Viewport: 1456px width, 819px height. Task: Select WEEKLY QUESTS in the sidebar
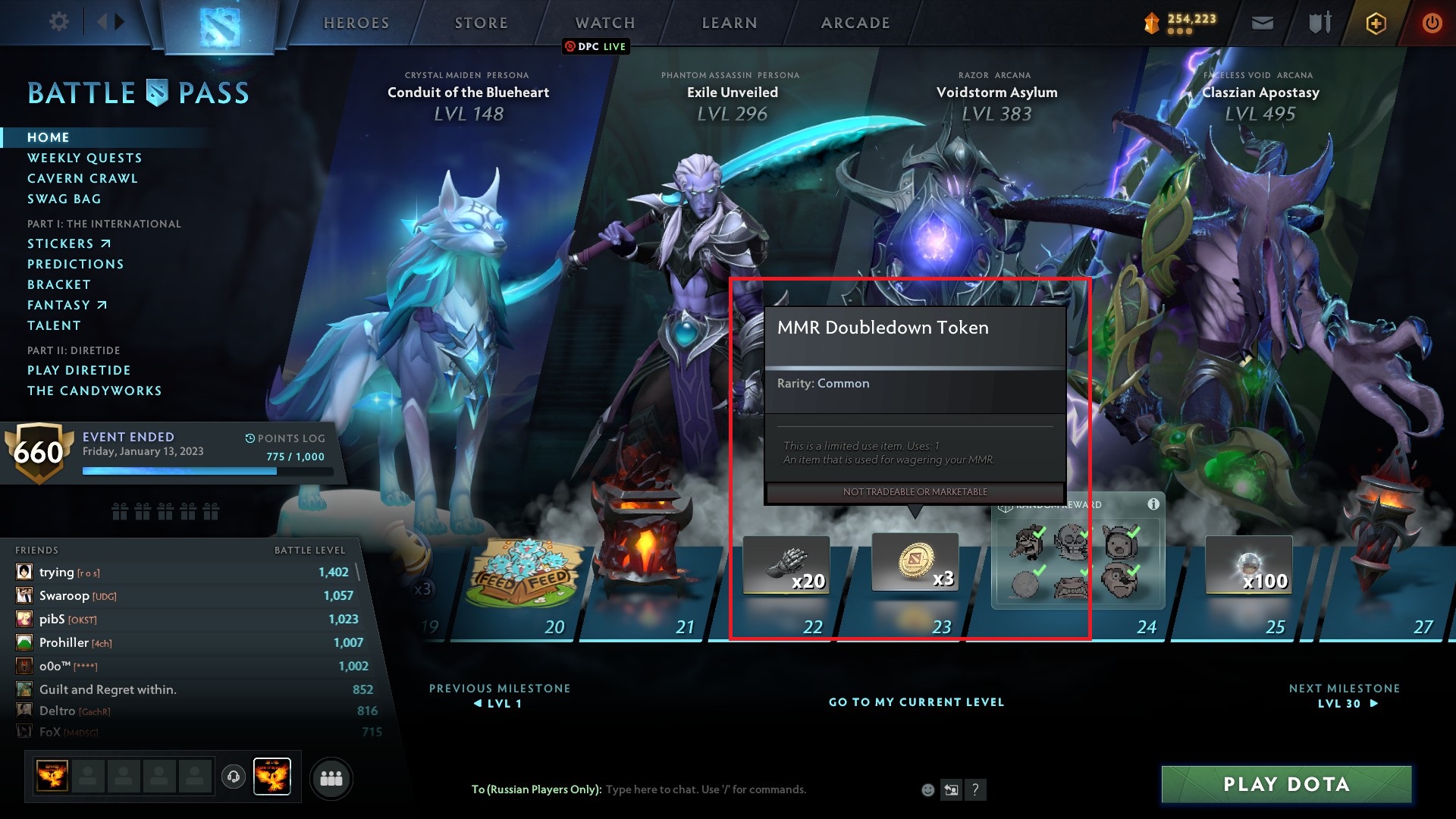(84, 158)
